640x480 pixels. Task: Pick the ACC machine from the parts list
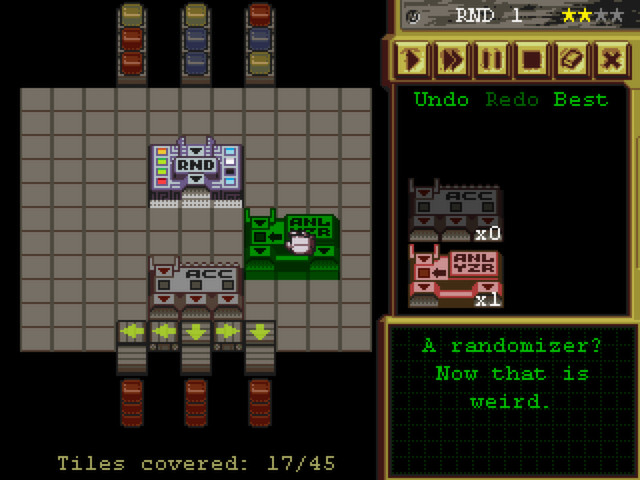point(455,210)
